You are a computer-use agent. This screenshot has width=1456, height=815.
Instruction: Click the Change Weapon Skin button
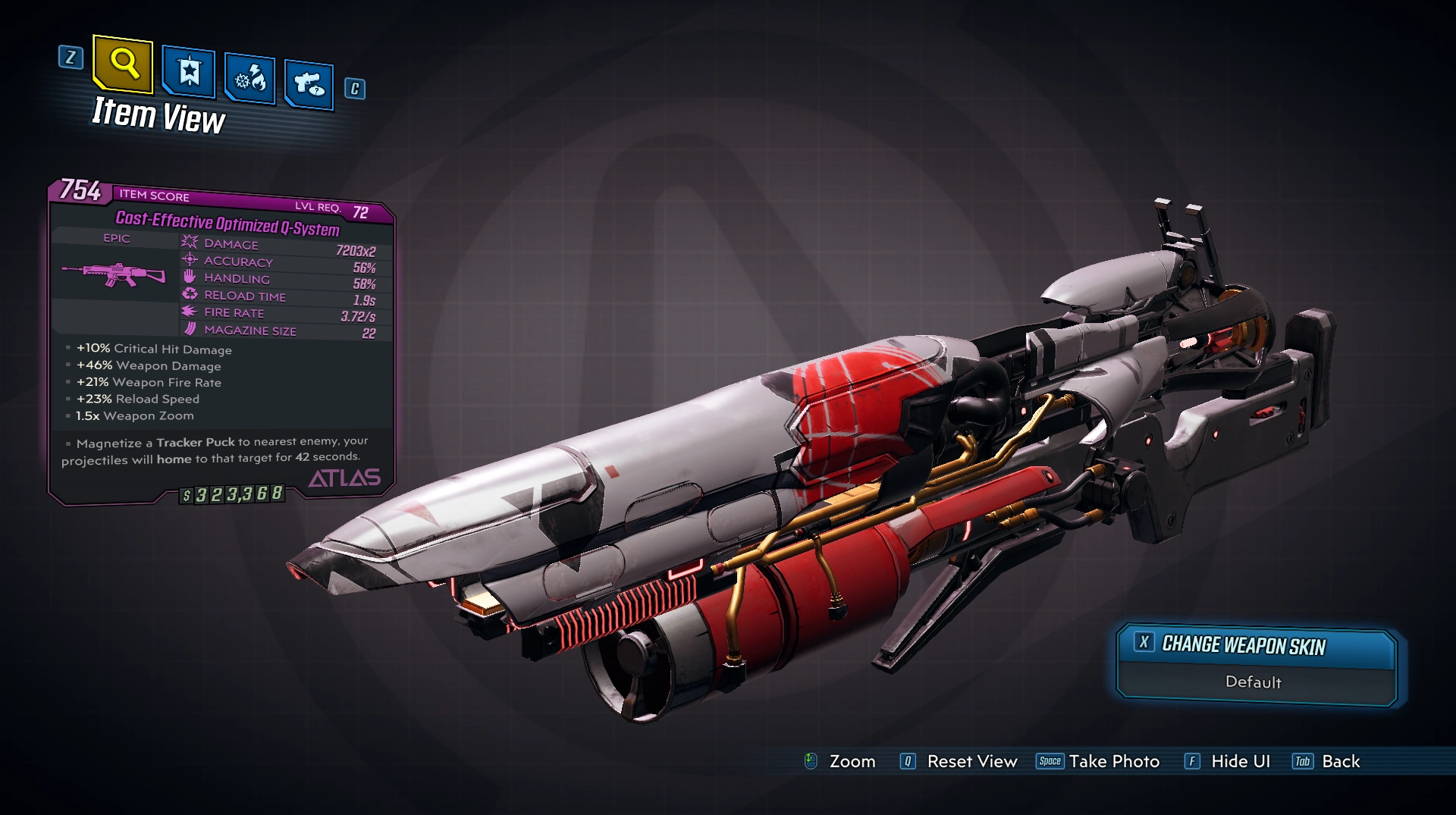pos(1243,645)
